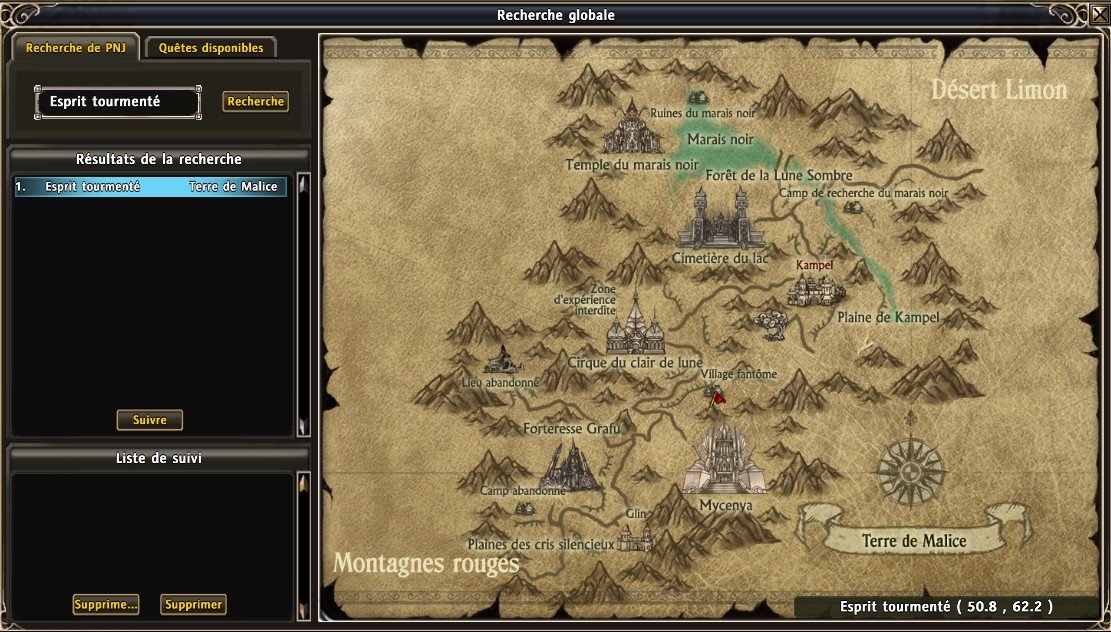The height and width of the screenshot is (632, 1111).
Task: Focus the Esprit tourmenté search field
Action: point(117,101)
